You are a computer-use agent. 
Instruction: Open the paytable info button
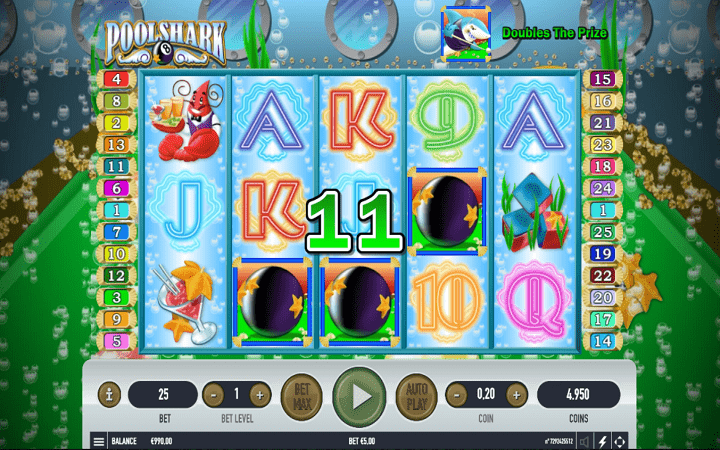[x=109, y=394]
